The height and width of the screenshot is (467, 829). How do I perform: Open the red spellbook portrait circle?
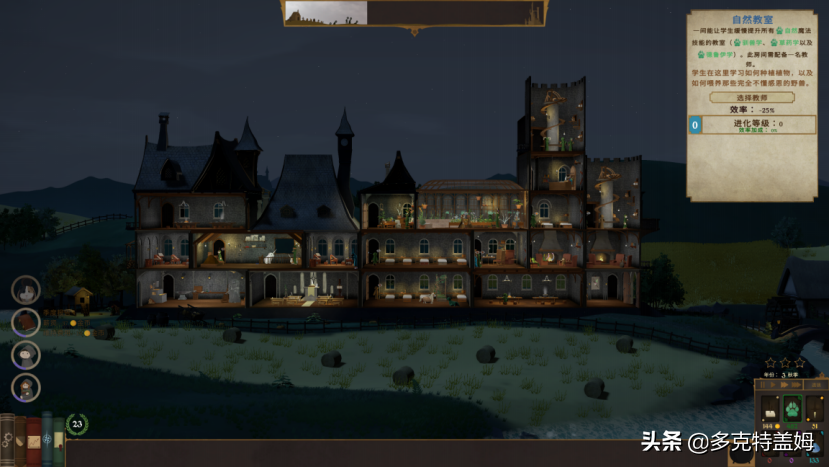click(26, 322)
